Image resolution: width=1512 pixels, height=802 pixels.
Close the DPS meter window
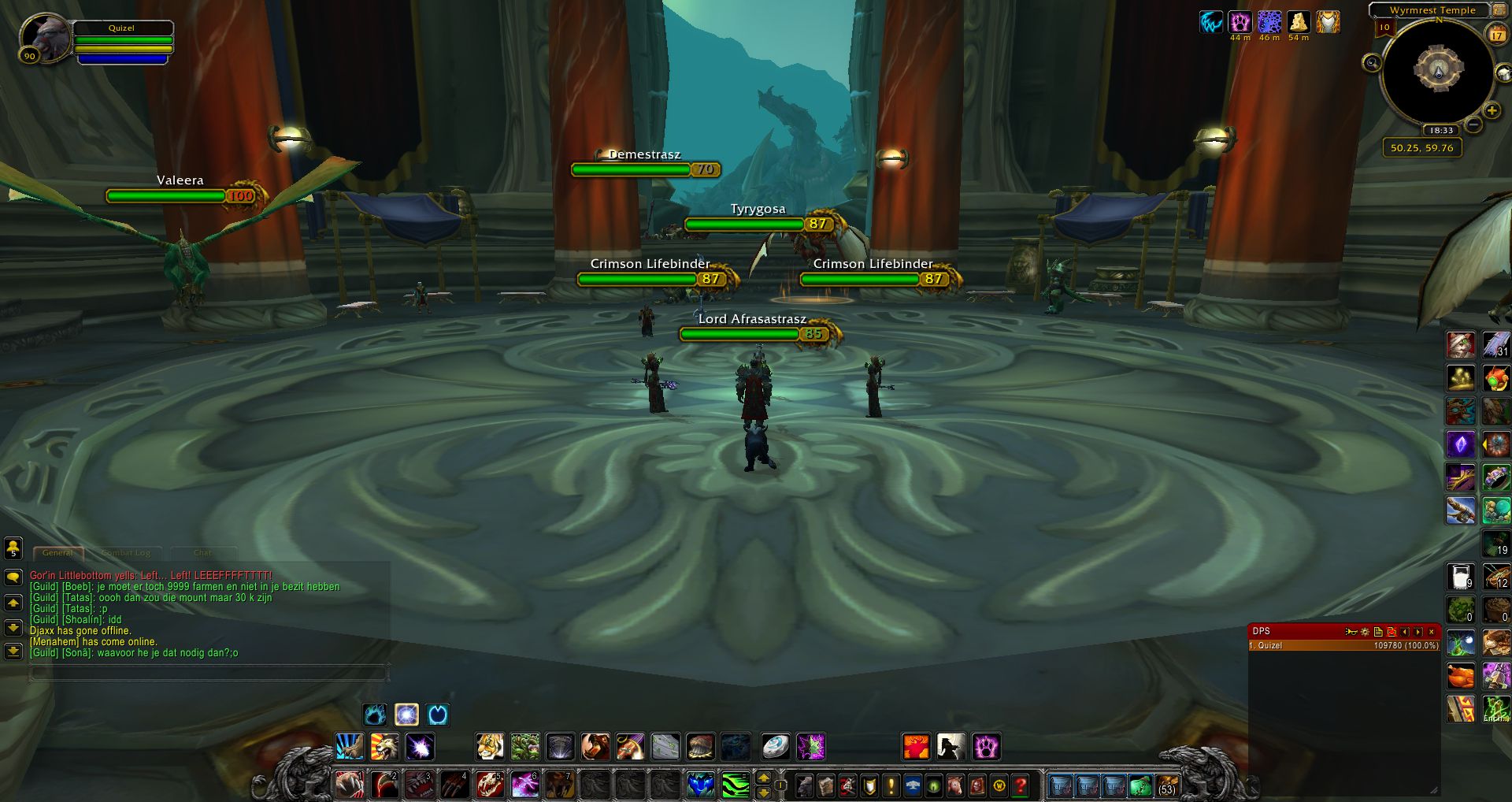1432,632
